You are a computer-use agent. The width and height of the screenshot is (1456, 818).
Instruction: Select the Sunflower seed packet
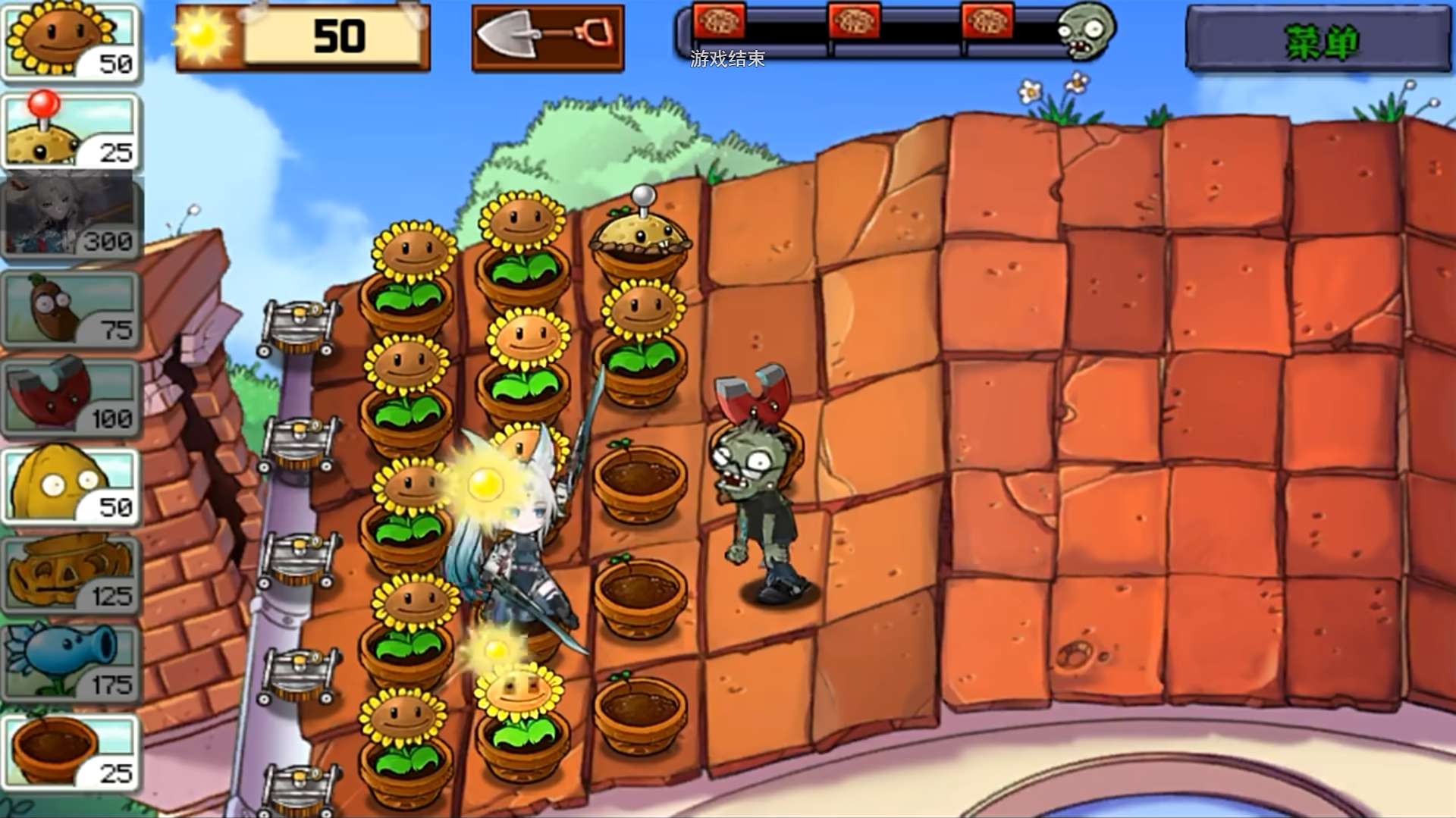(72, 42)
